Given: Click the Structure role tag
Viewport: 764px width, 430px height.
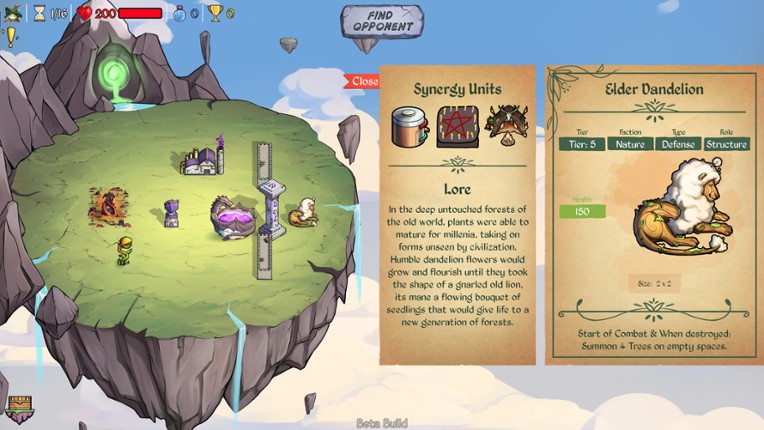Looking at the screenshot, I should point(726,144).
